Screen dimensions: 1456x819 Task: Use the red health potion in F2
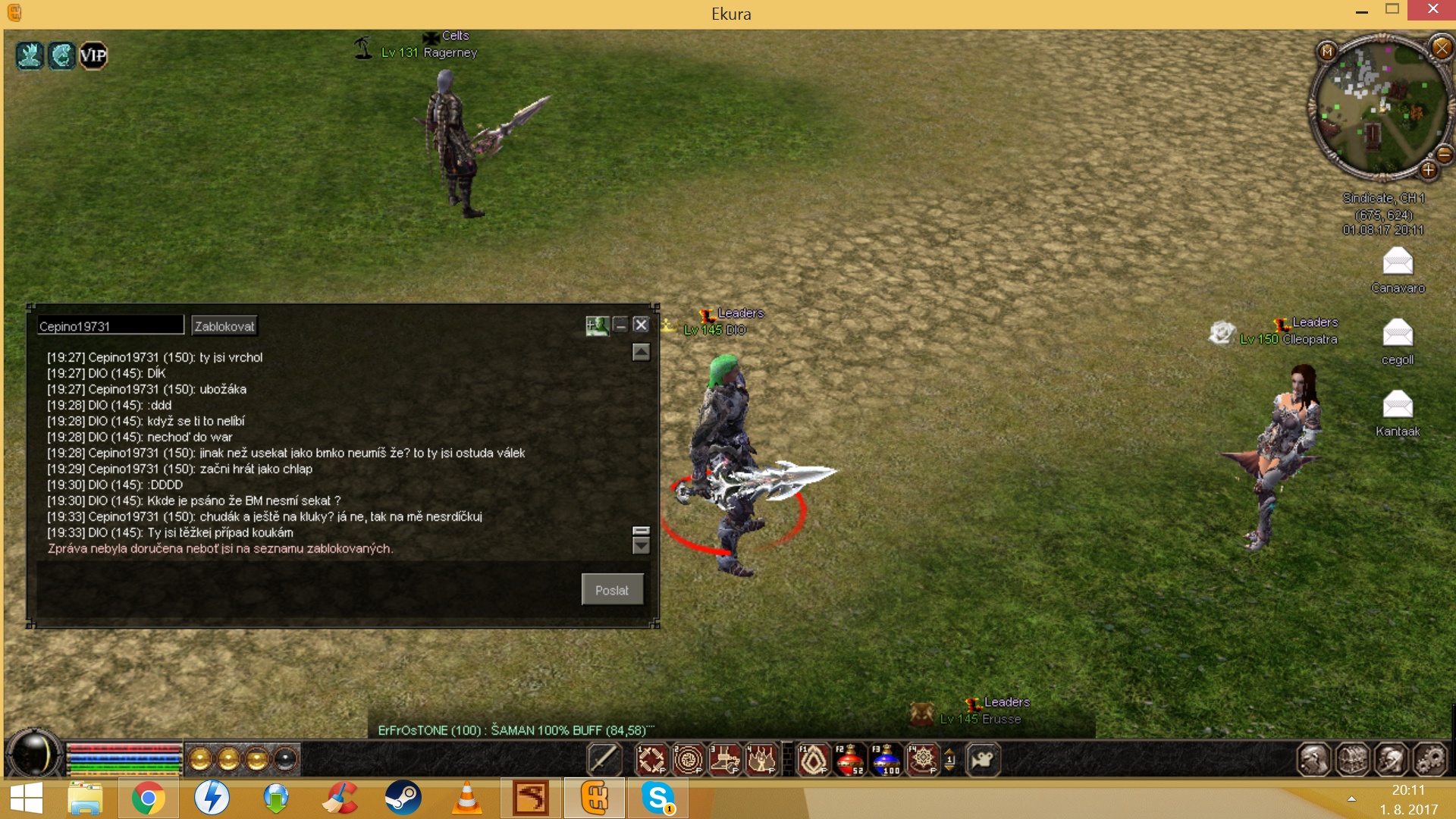coord(849,760)
